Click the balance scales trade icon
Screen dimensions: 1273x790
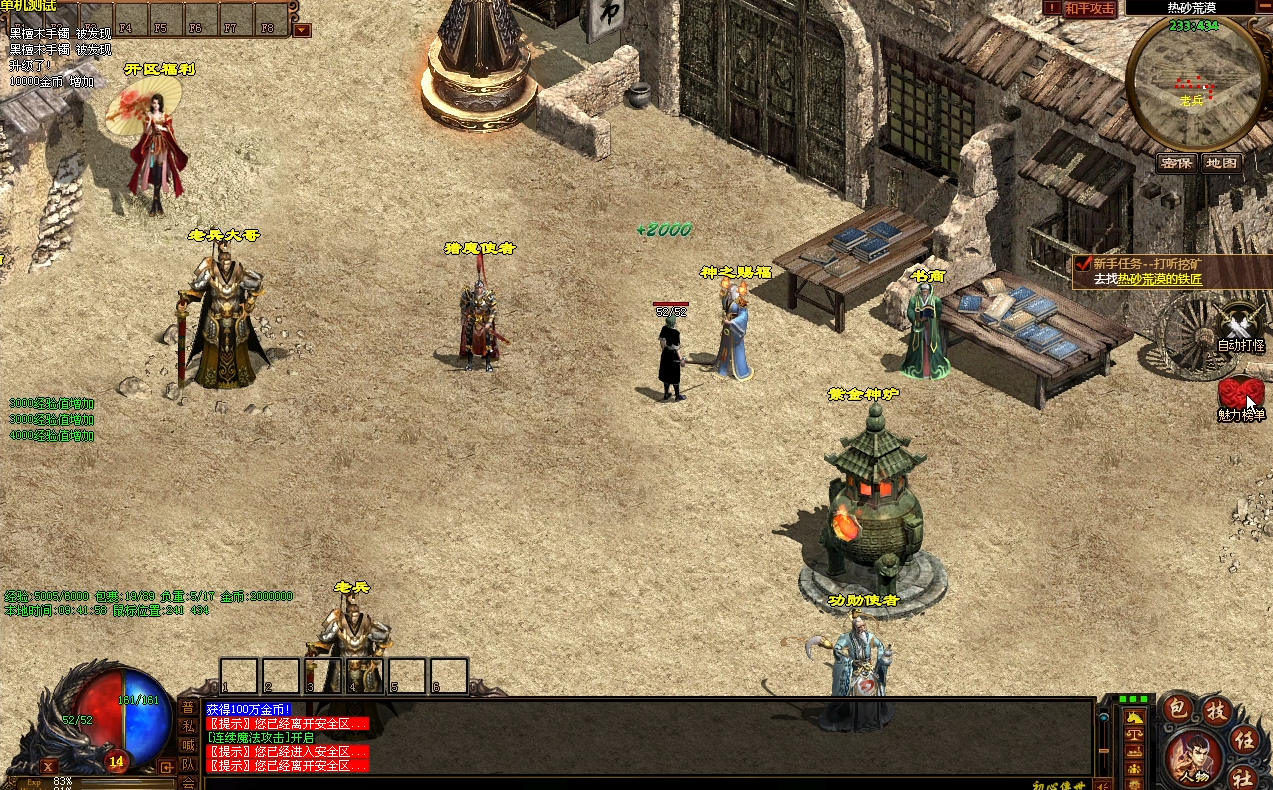pos(1136,734)
